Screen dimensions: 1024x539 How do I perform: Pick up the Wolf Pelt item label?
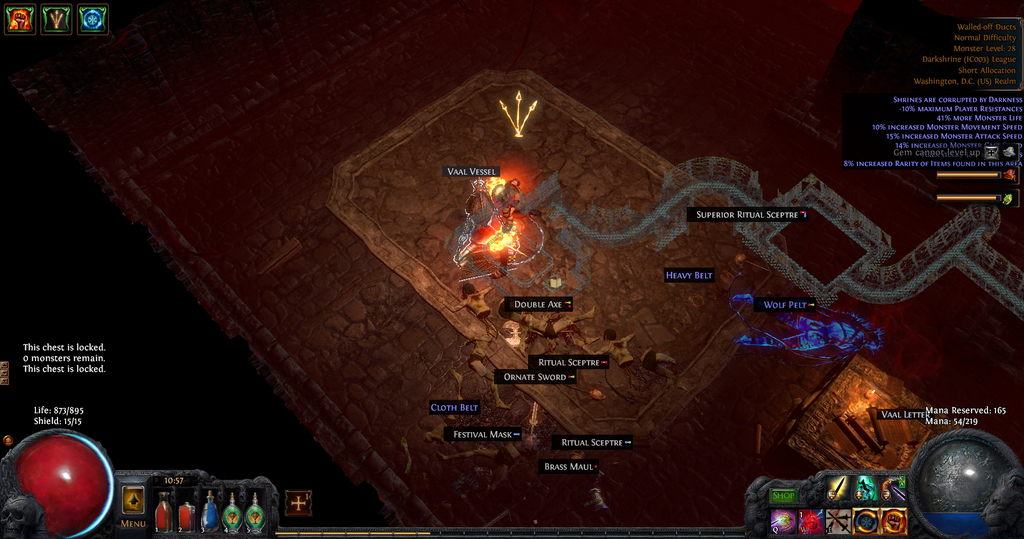[785, 305]
